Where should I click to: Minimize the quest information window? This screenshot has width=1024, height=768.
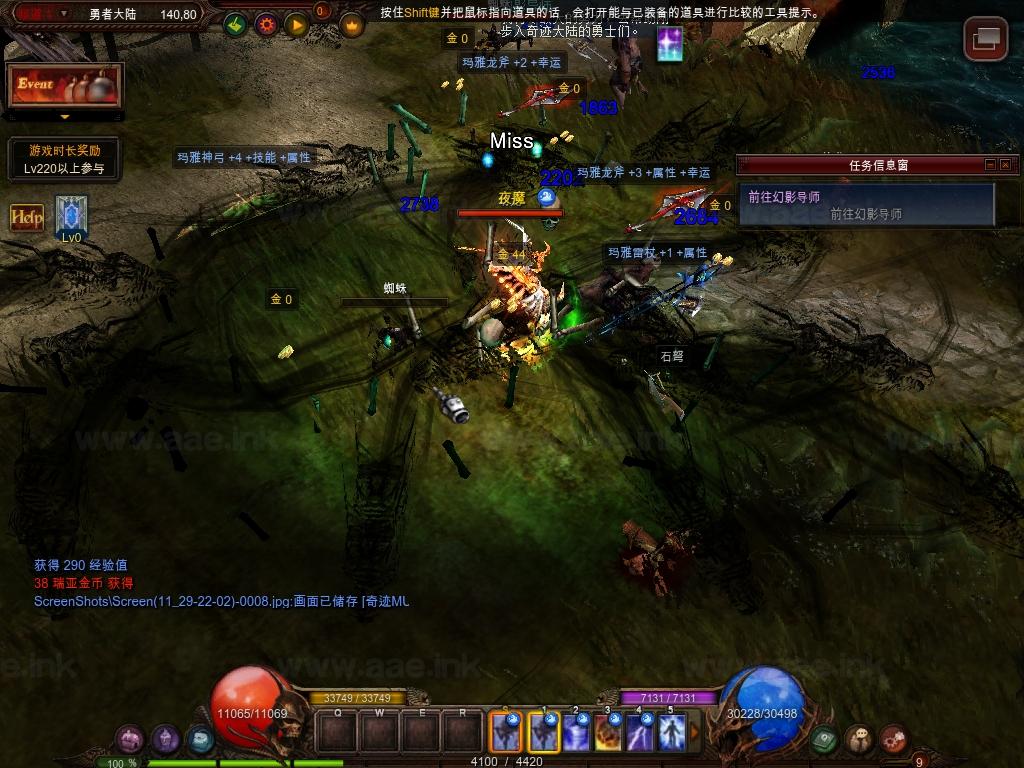(x=990, y=165)
